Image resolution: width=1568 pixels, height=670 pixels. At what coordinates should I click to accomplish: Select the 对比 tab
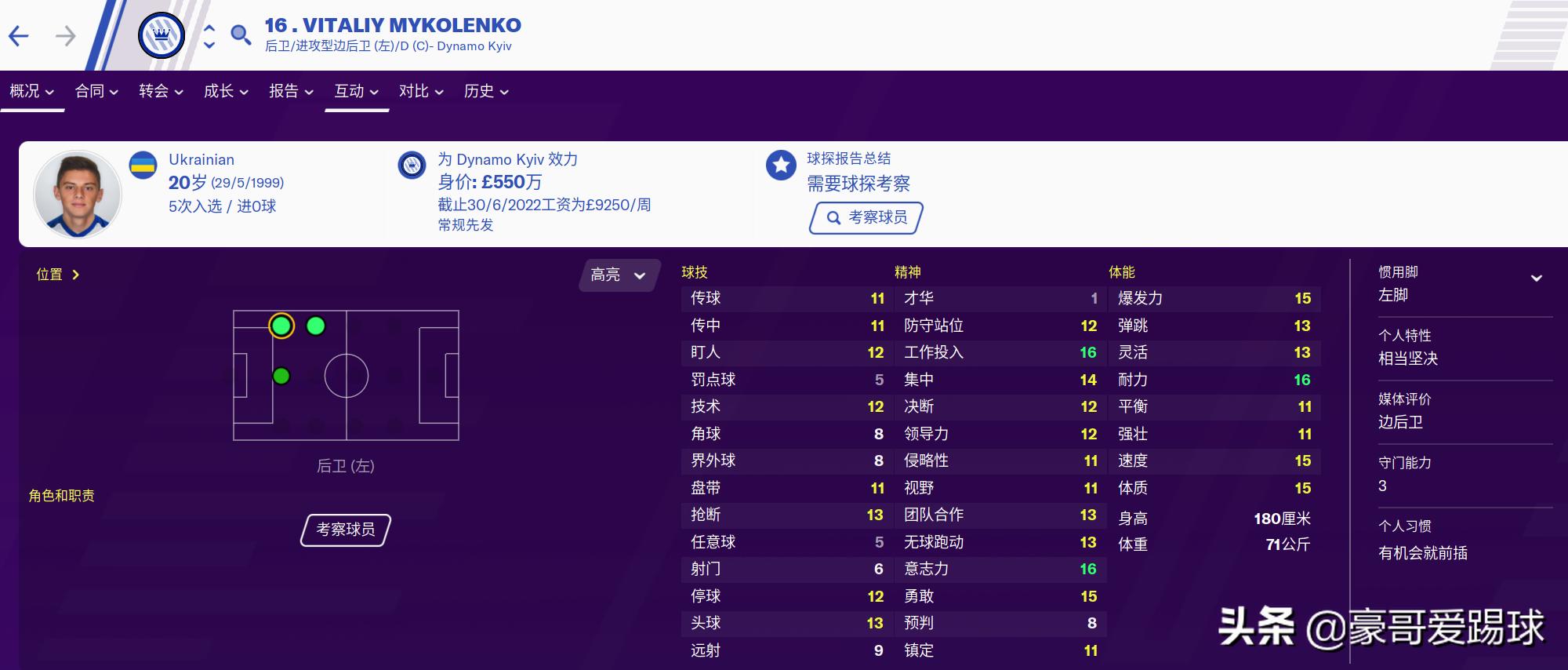415,91
